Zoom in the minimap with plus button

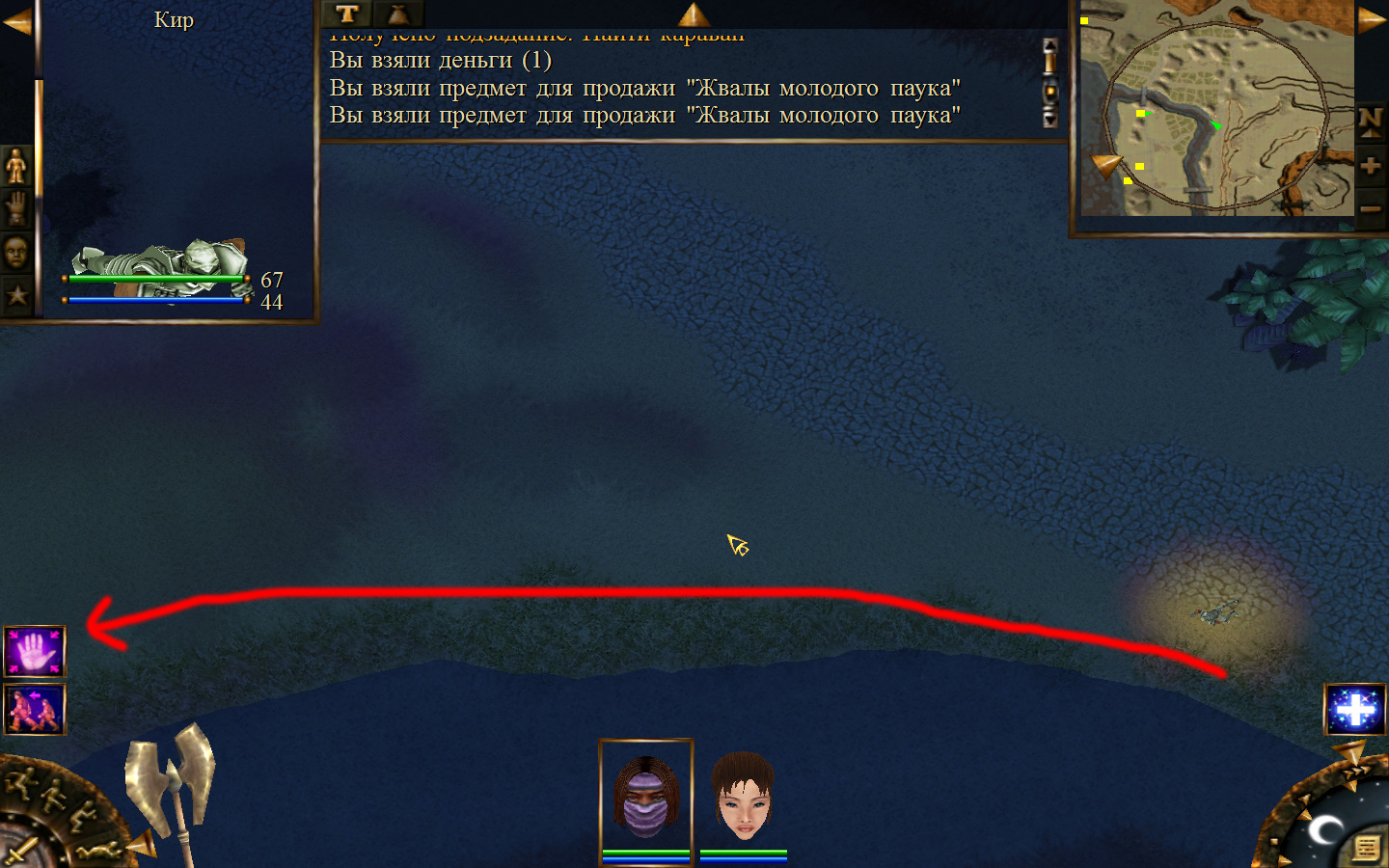(x=1370, y=166)
